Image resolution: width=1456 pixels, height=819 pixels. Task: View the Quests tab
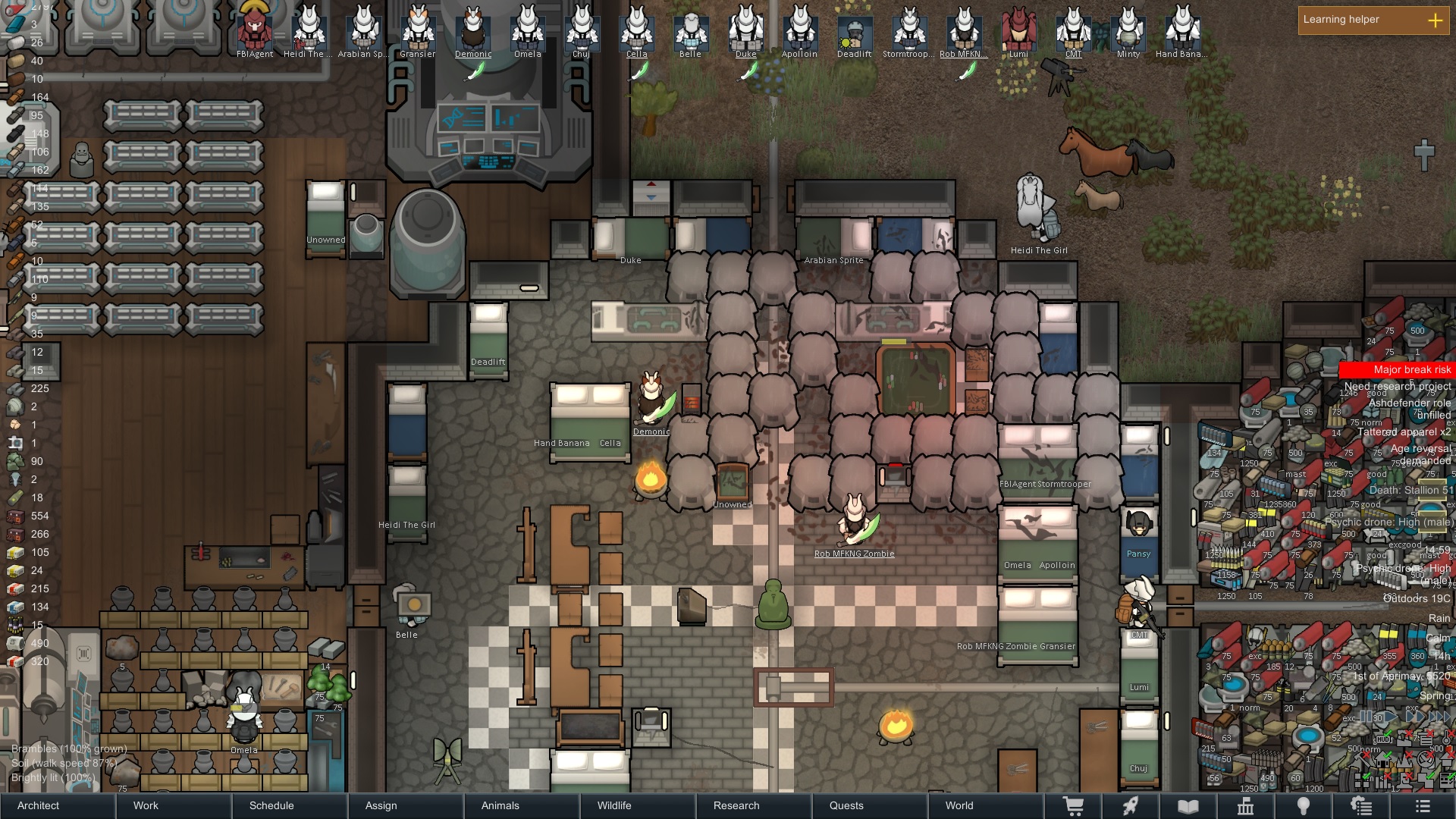point(846,805)
